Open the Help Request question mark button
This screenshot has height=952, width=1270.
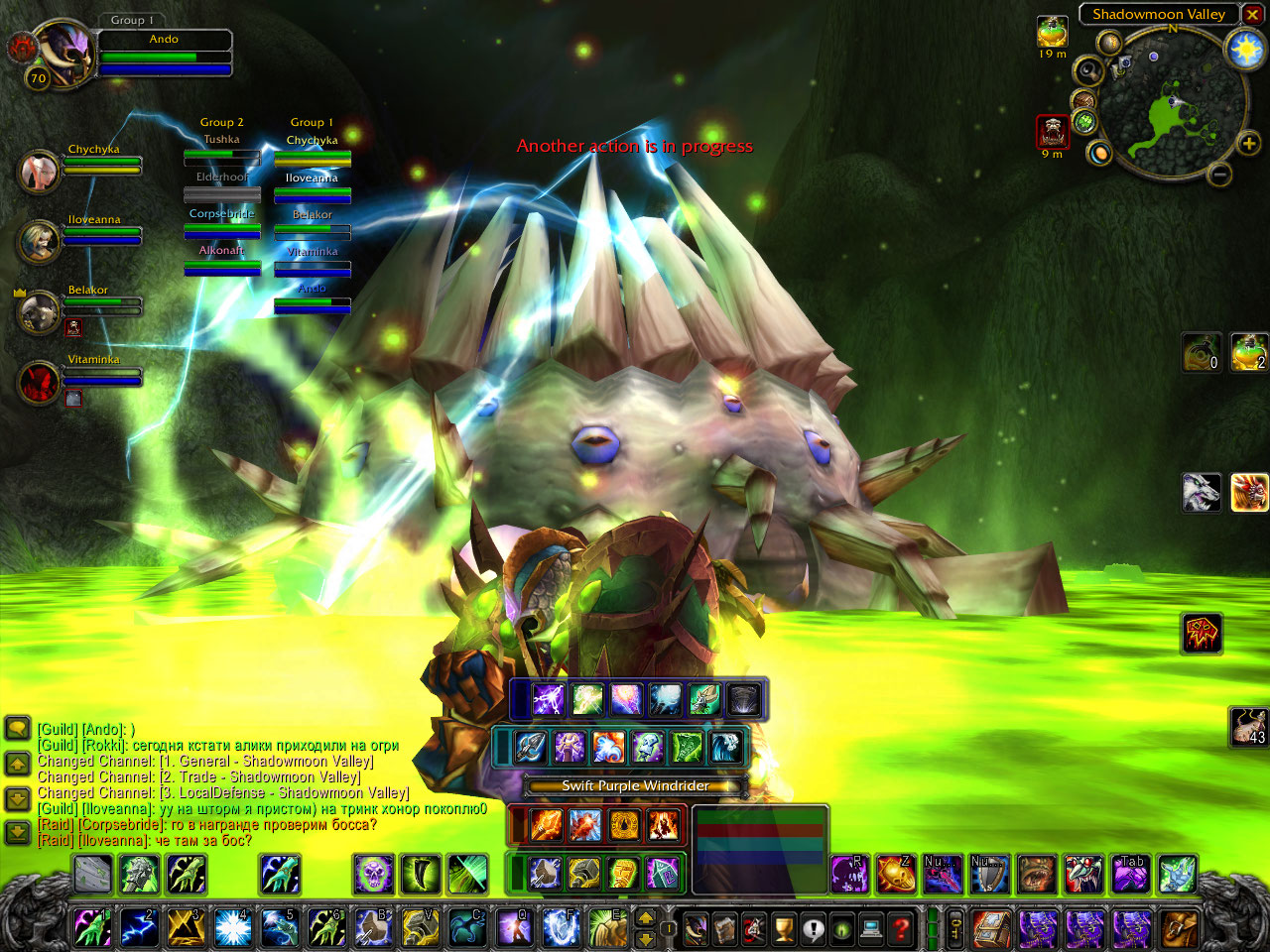pyautogui.click(x=900, y=929)
